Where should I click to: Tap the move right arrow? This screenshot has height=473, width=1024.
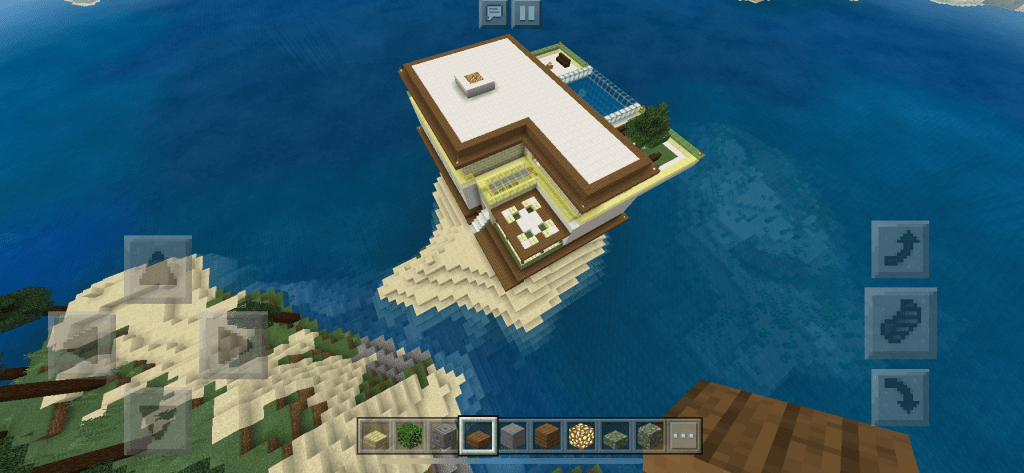(233, 344)
